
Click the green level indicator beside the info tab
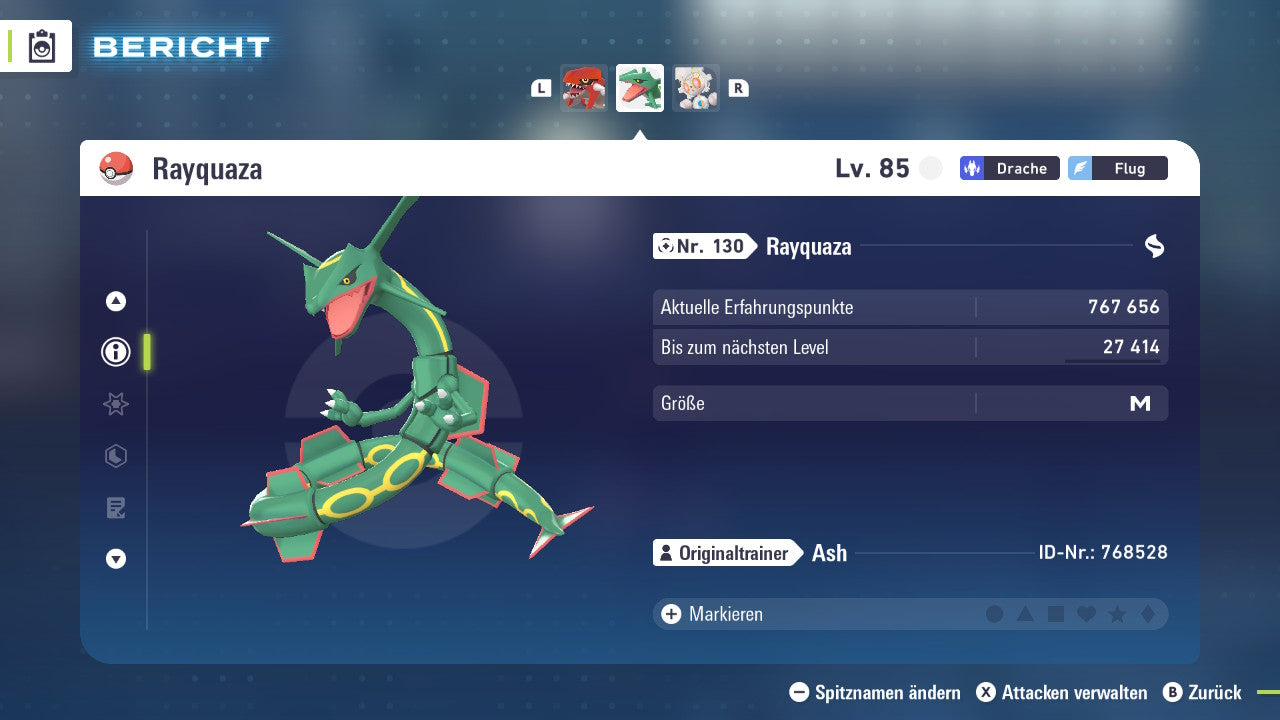click(146, 352)
